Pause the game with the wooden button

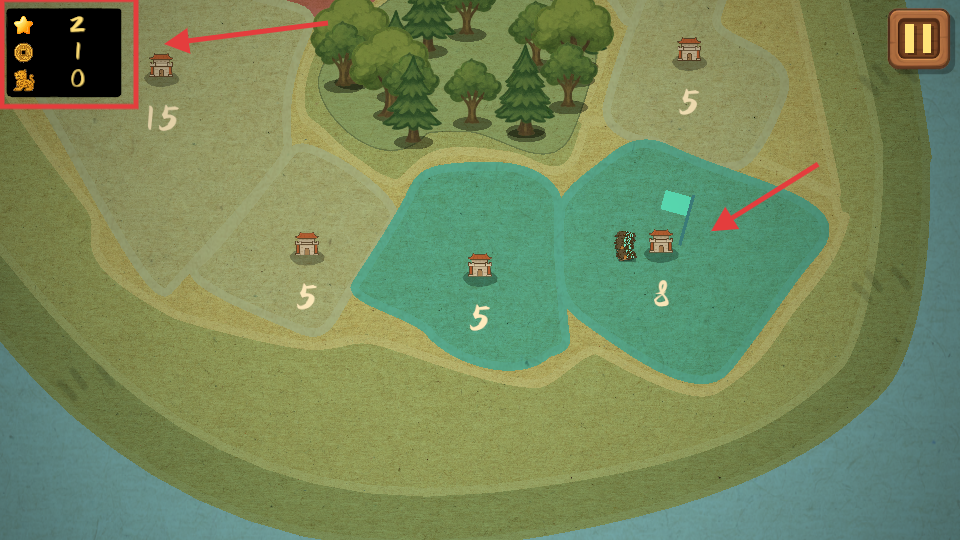coord(918,39)
